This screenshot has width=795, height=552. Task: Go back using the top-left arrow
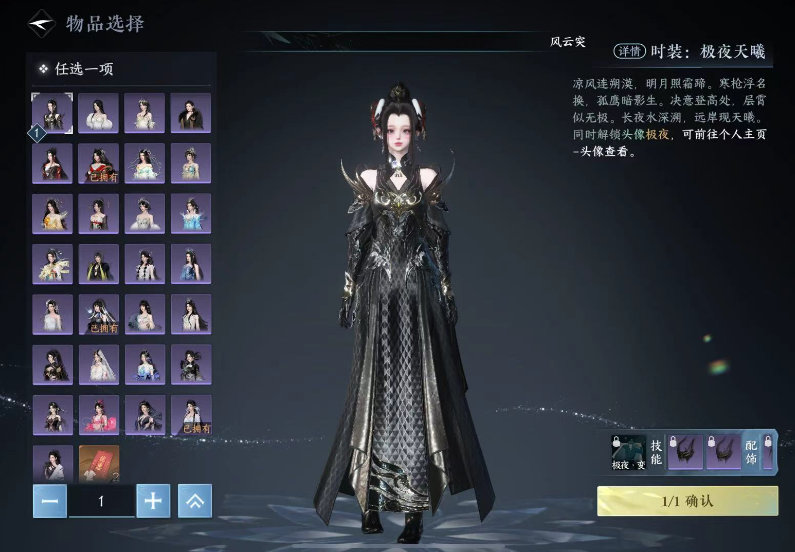coord(41,22)
